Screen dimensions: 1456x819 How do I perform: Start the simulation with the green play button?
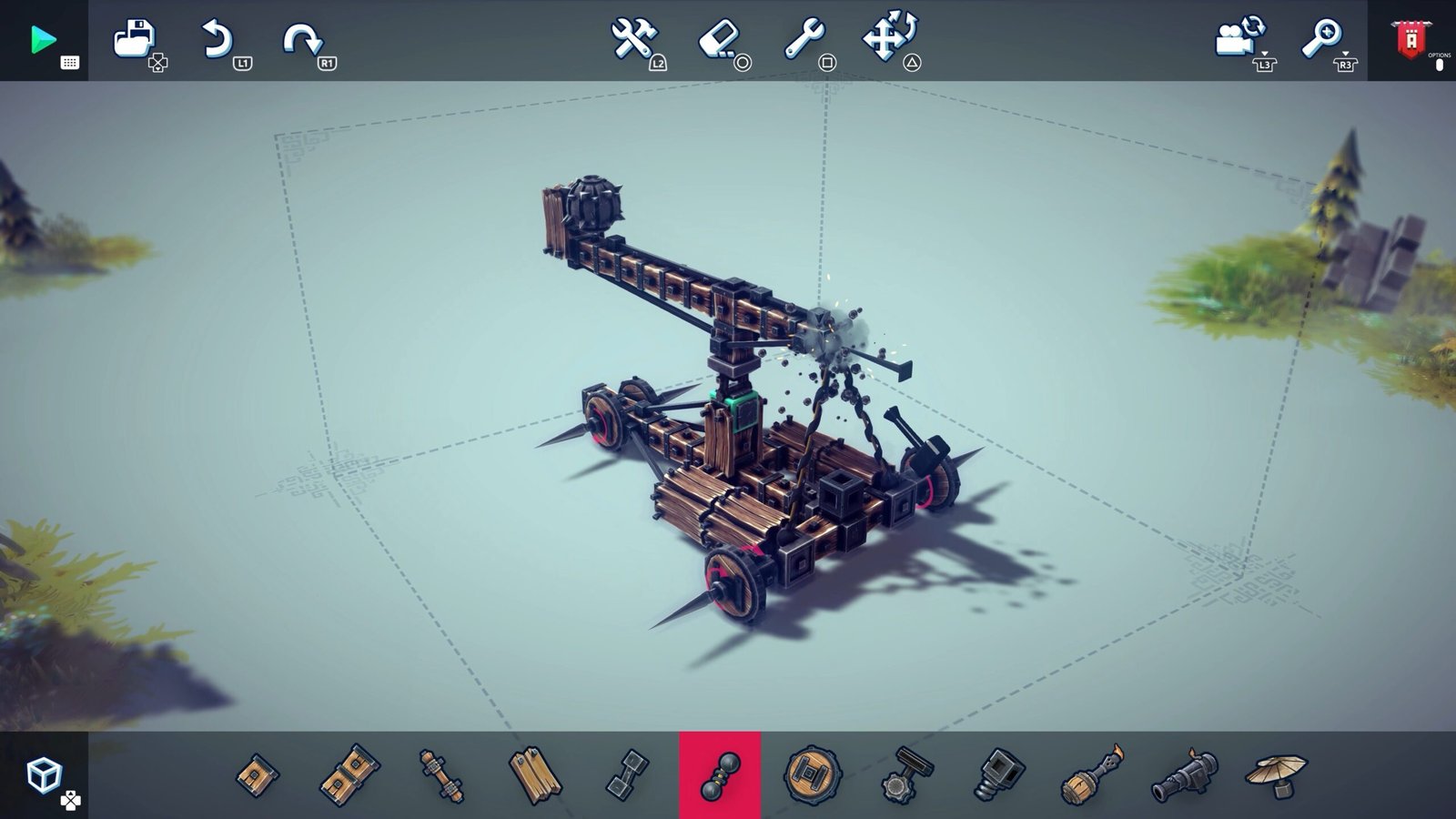point(43,40)
